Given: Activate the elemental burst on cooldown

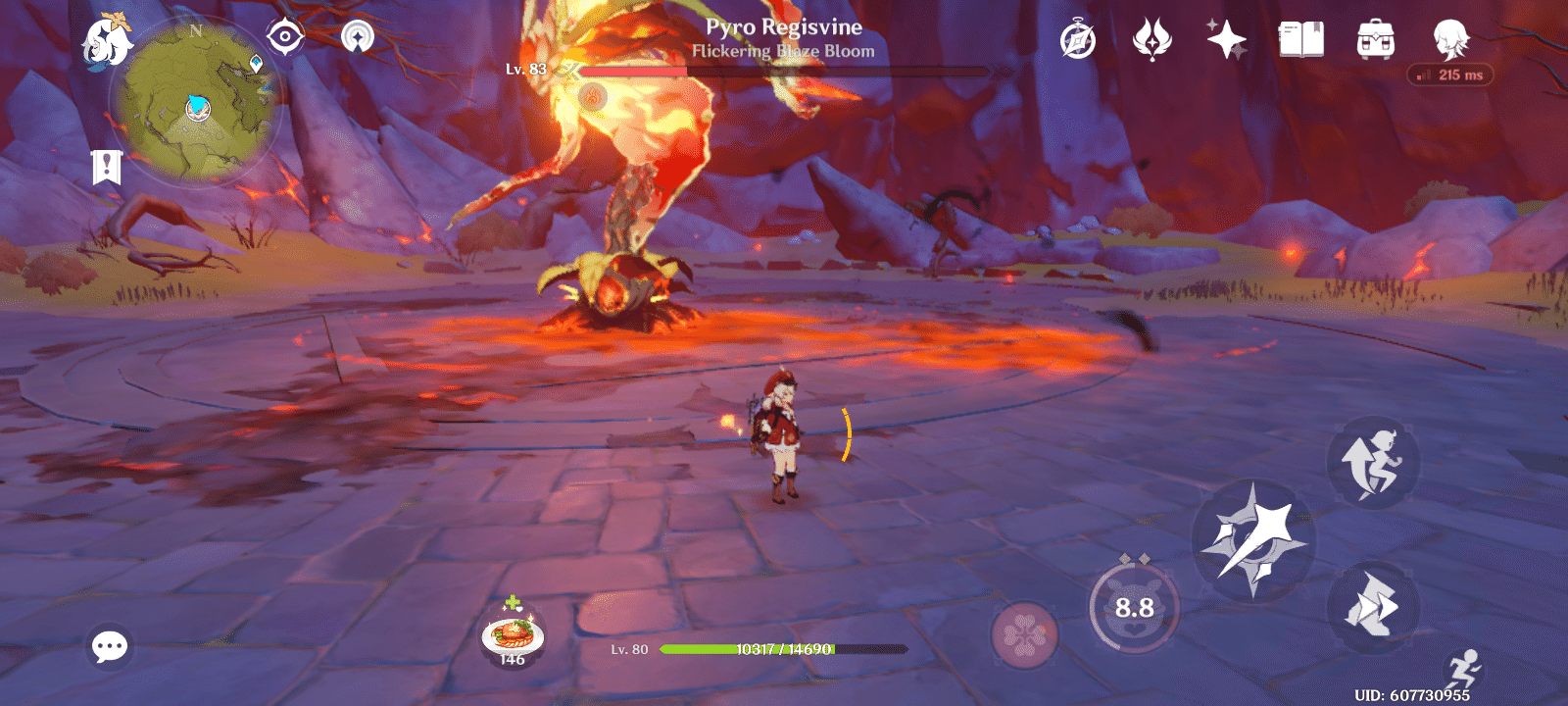Looking at the screenshot, I should 1135,608.
